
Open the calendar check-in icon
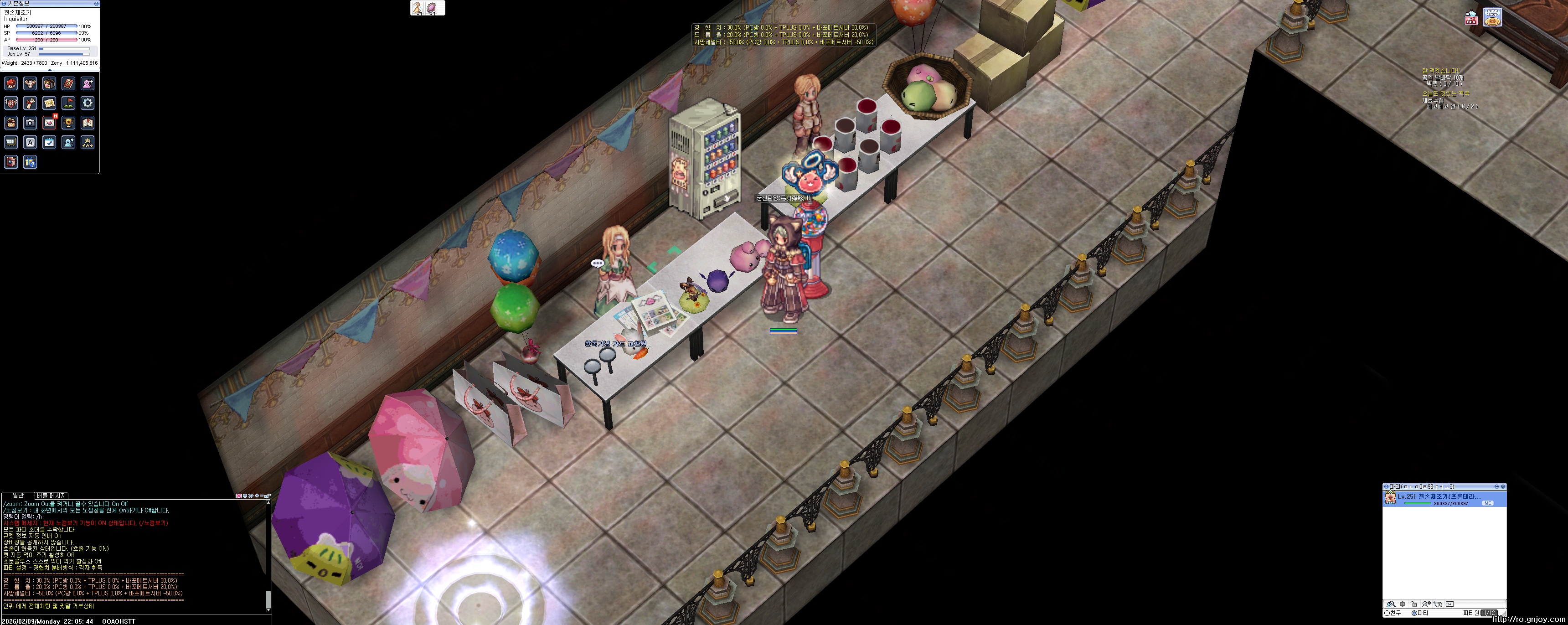[x=49, y=142]
